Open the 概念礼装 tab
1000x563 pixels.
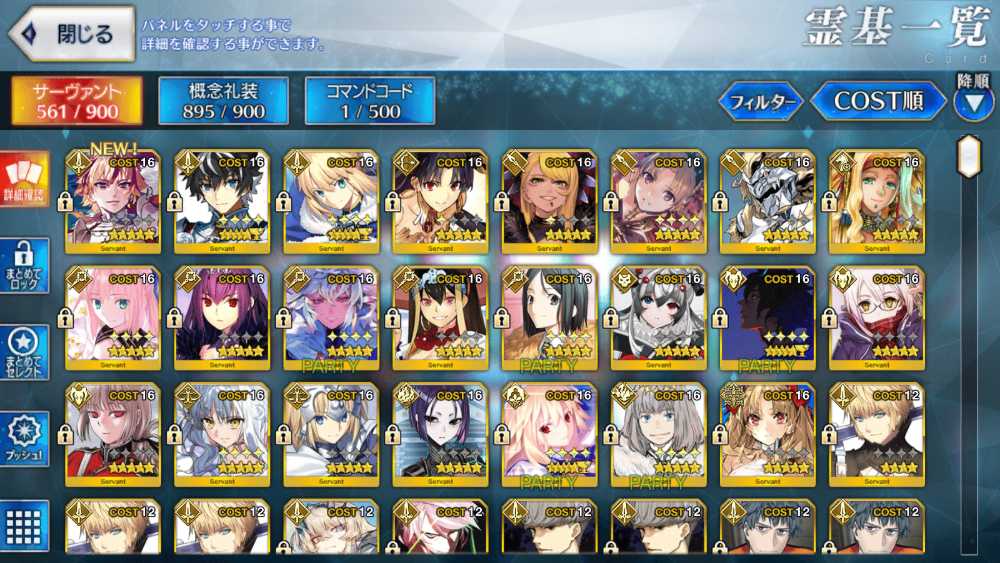point(224,101)
